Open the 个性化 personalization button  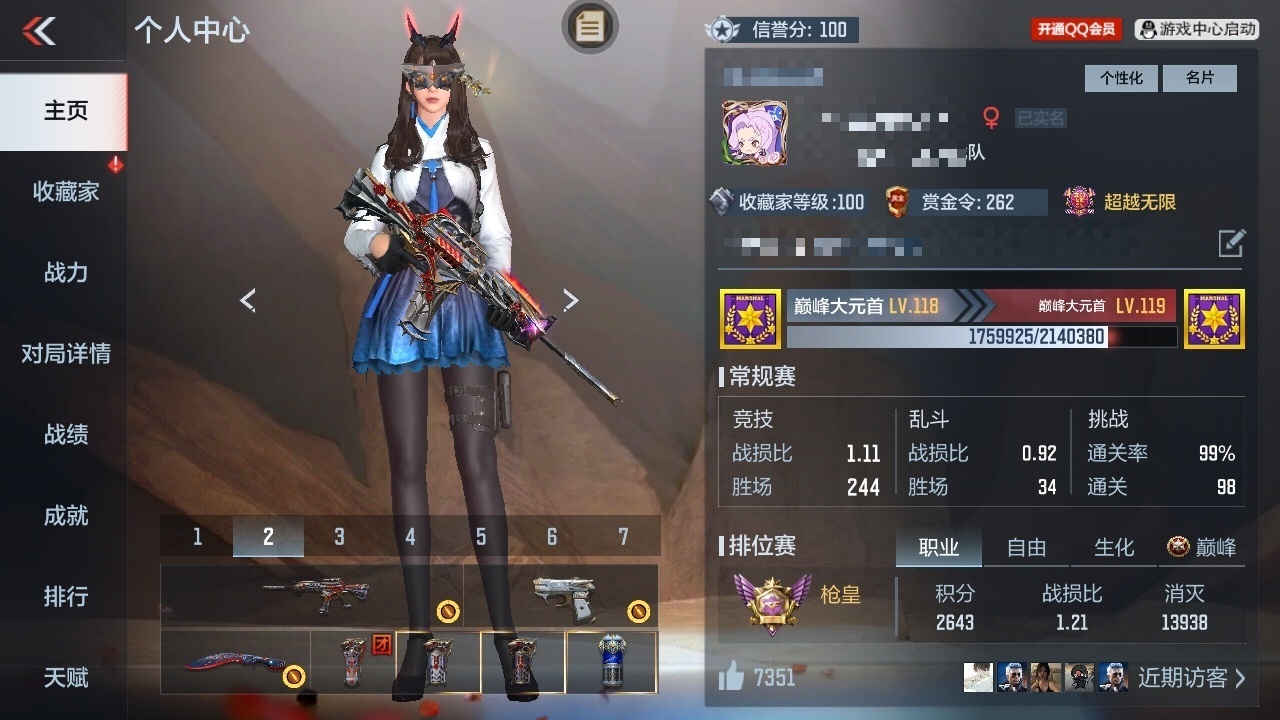pos(1121,78)
